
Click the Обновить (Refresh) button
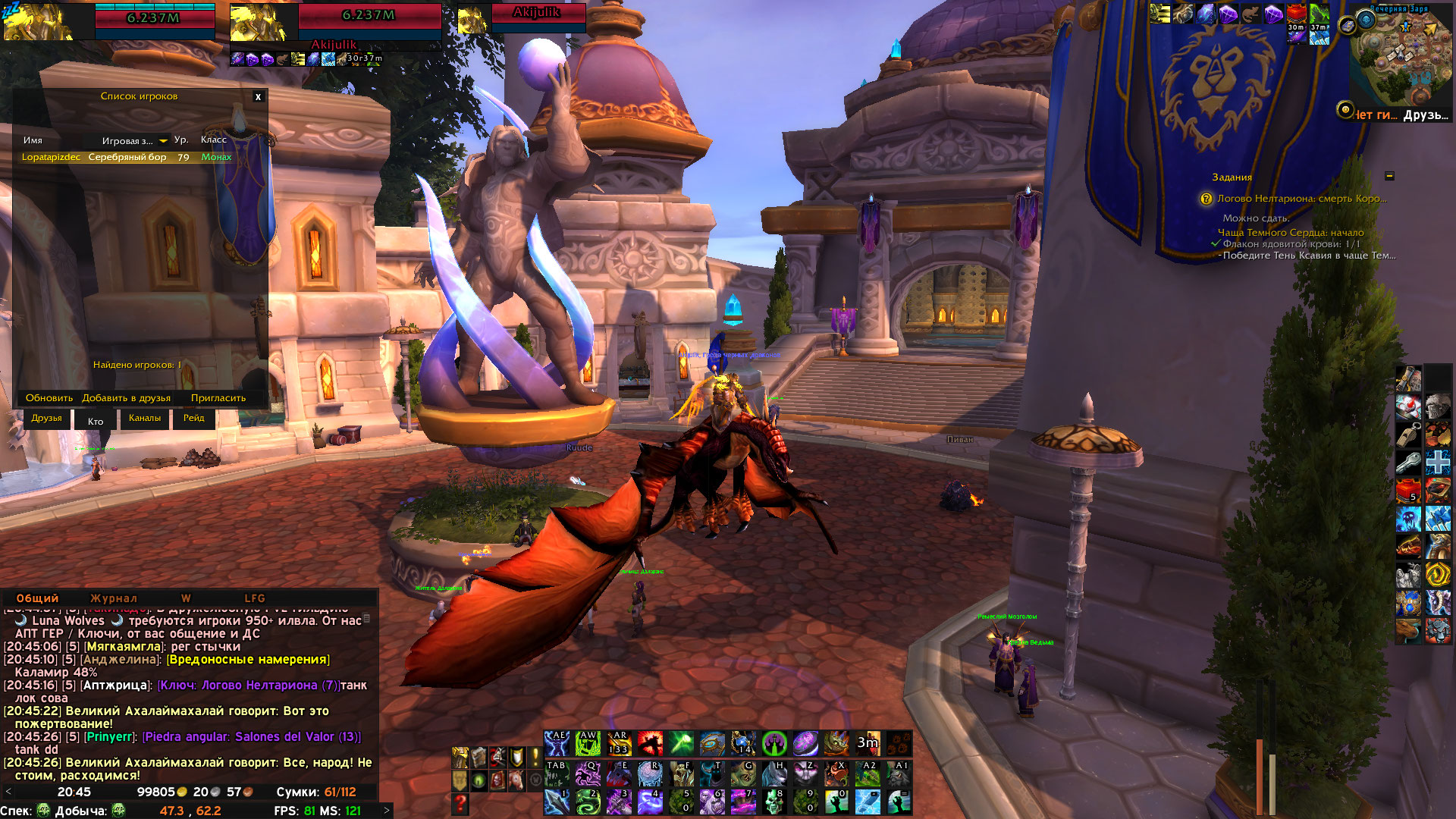tap(49, 398)
